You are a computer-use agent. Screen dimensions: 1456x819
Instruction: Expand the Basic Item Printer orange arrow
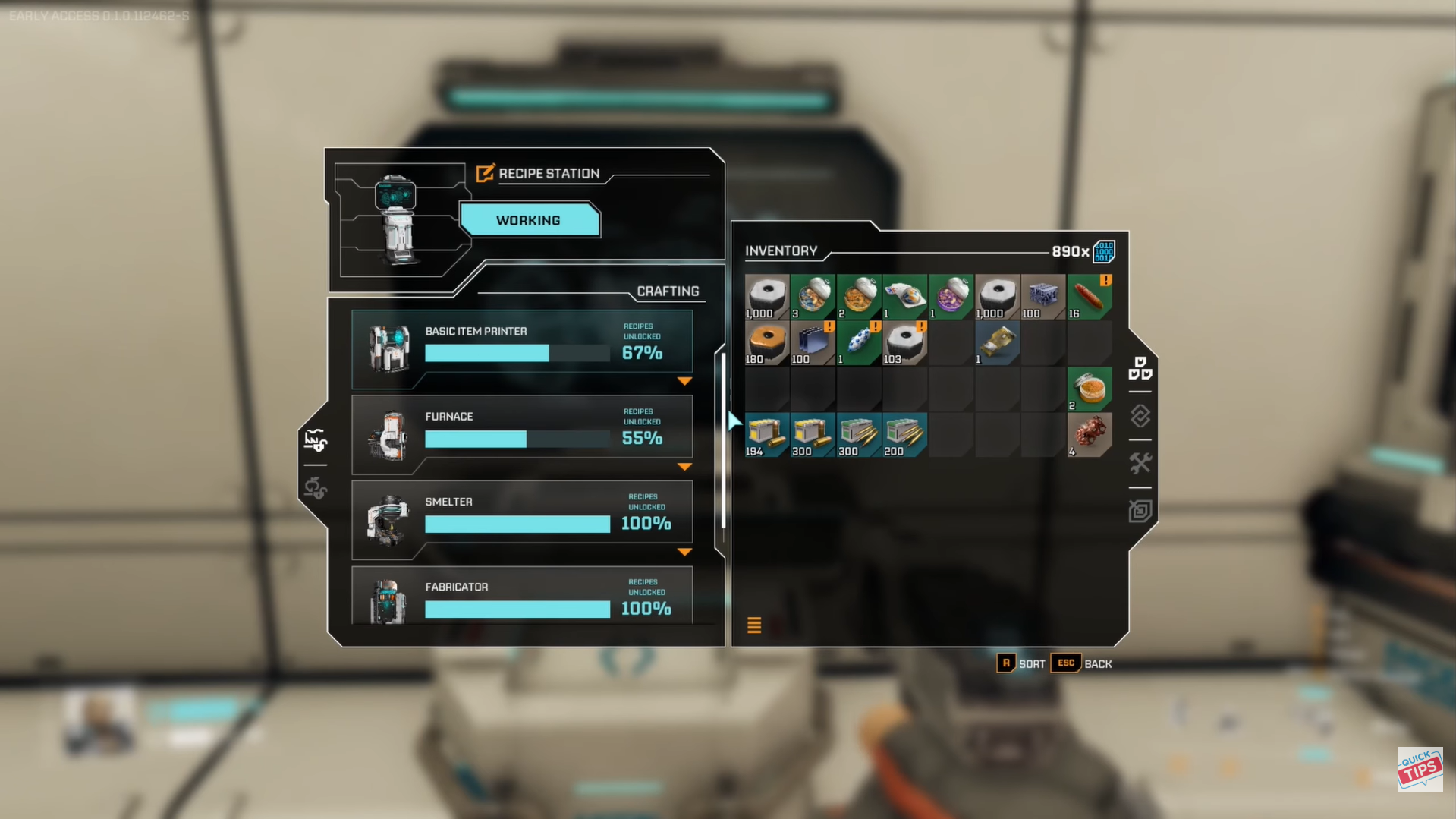(x=684, y=381)
